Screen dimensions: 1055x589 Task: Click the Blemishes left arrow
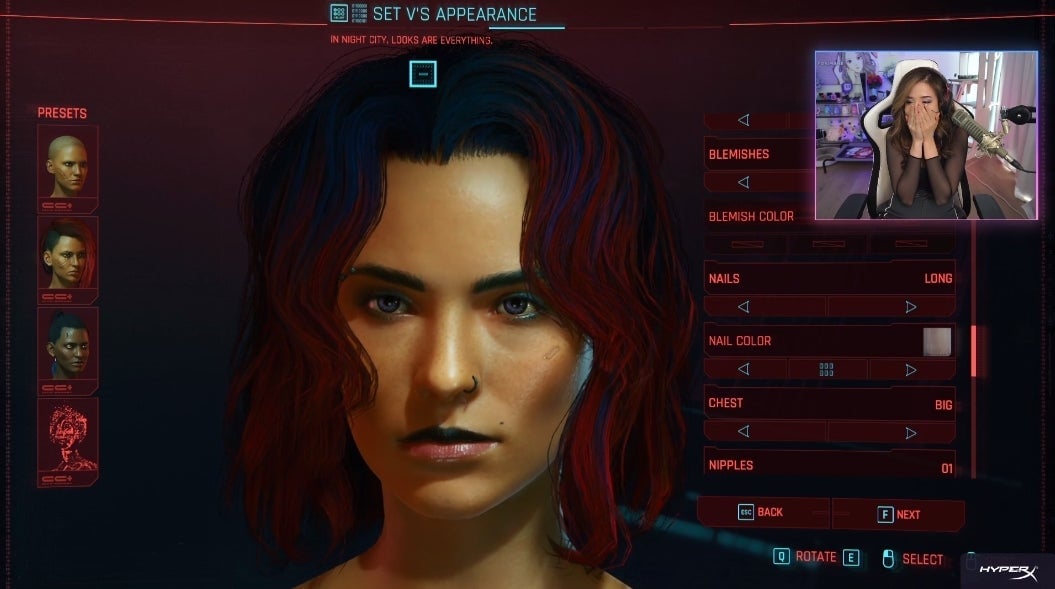(x=743, y=183)
